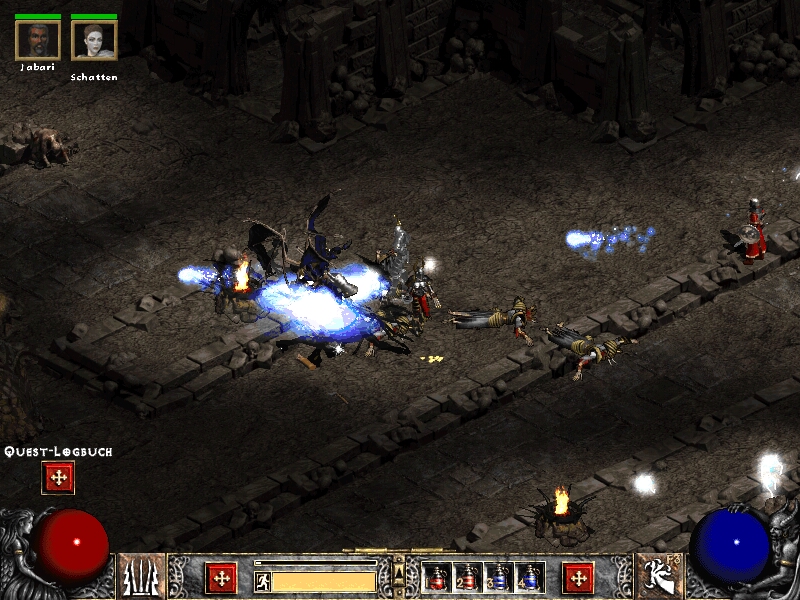Image resolution: width=800 pixels, height=600 pixels.
Task: Open the right skill selector marked F3
Action: pos(658,577)
